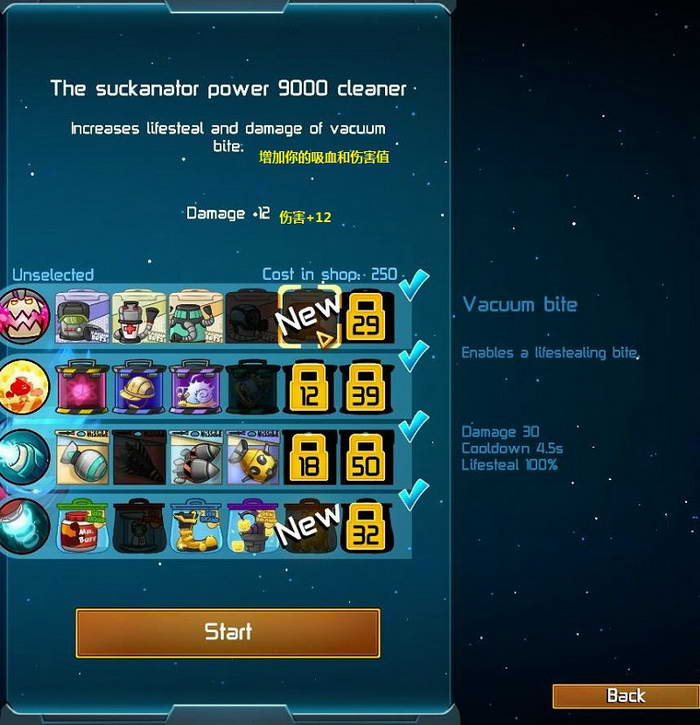This screenshot has height=725, width=700.
Task: Choose the twin grey rockets upgrade
Action: 196,457
